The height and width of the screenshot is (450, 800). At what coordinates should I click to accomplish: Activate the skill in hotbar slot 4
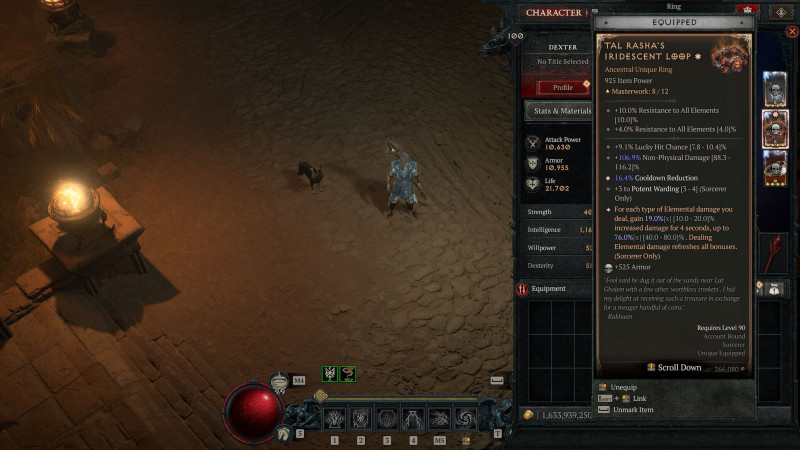tap(413, 418)
